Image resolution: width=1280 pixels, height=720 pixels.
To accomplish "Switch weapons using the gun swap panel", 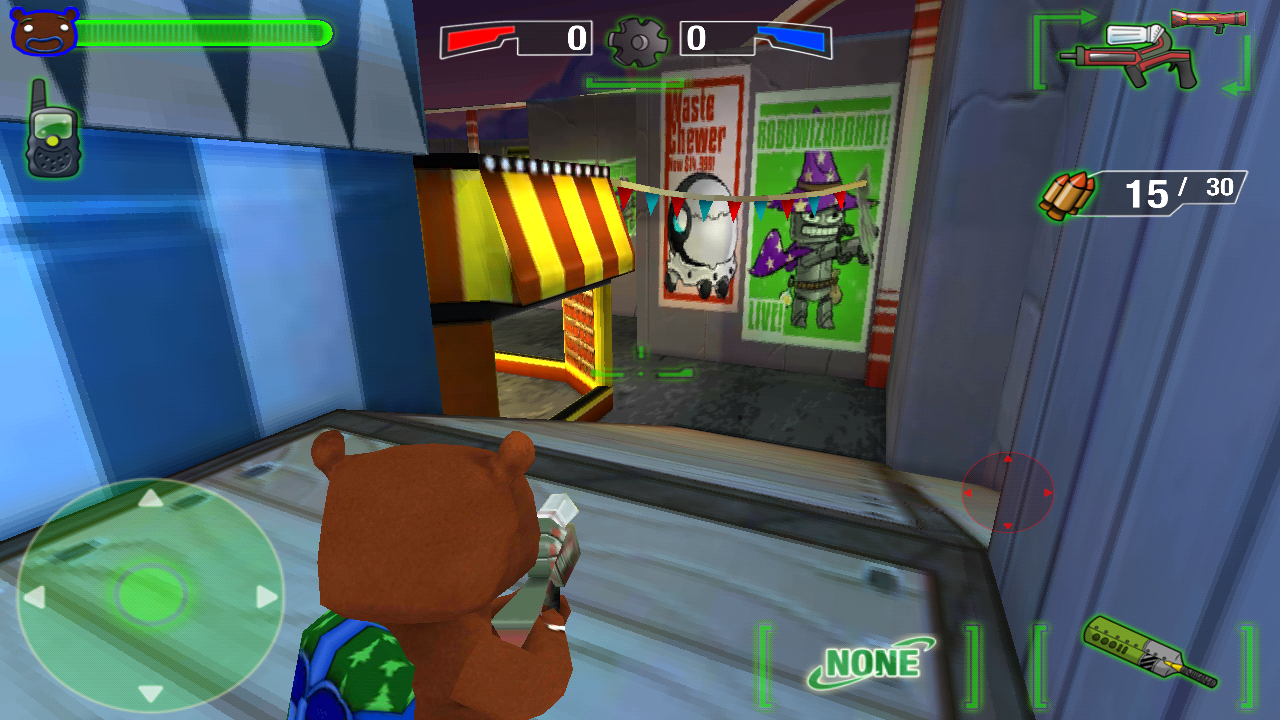I will (1141, 54).
